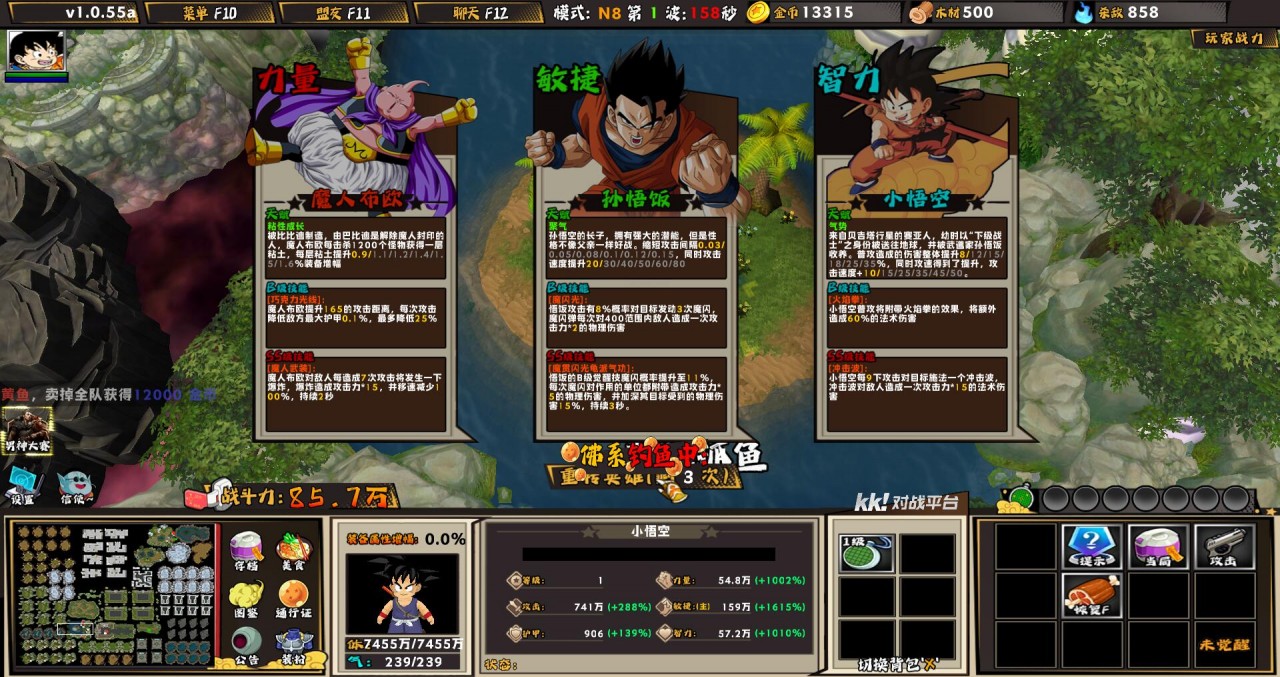Select the 孙悟饭 agility hero card
The height and width of the screenshot is (677, 1280).
pos(636,250)
